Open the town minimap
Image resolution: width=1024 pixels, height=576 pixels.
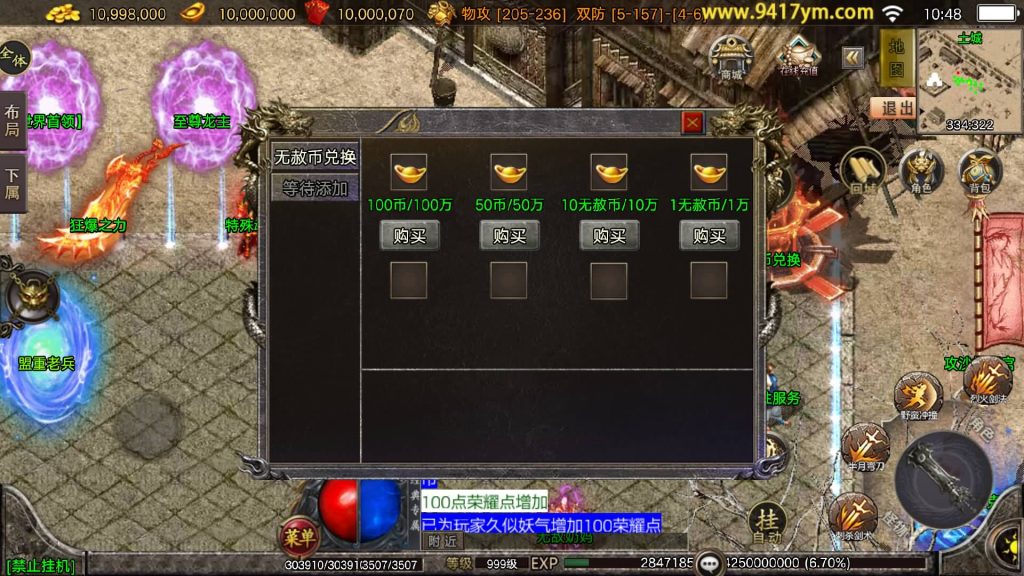tap(969, 78)
